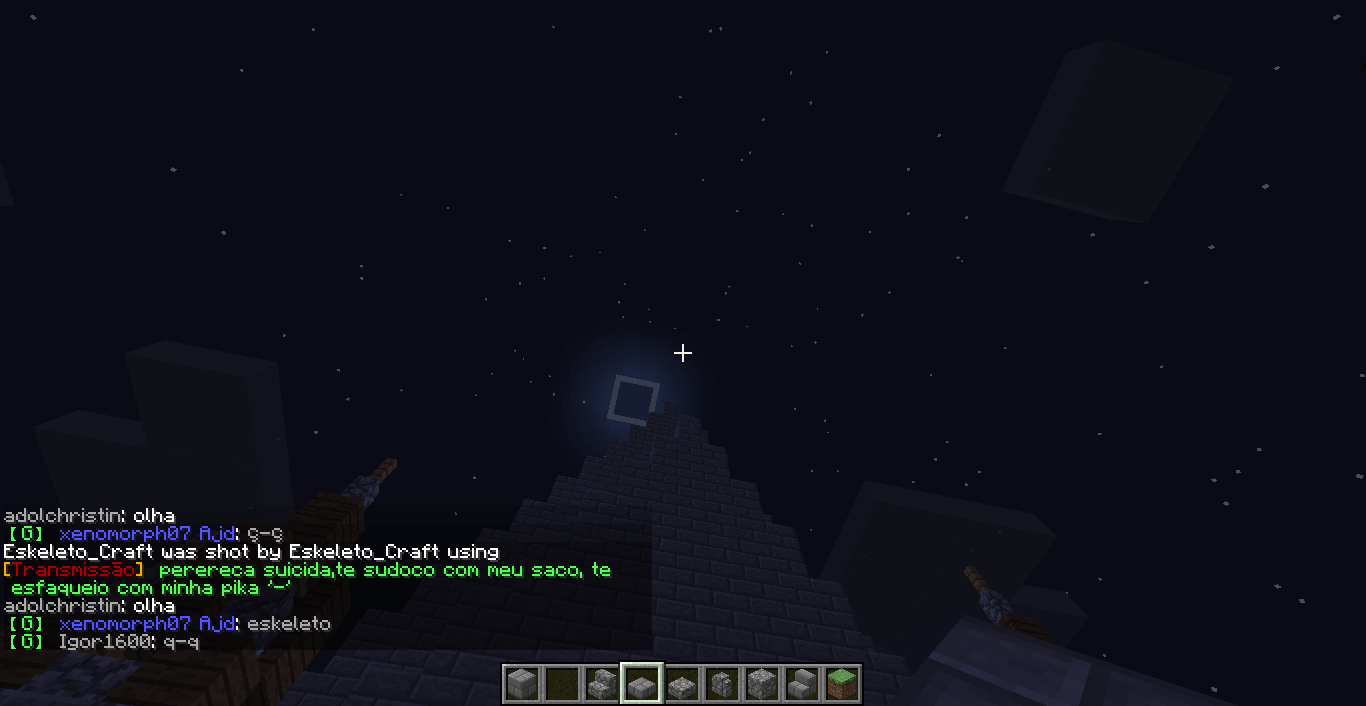Click the highlighted stone brick slab slot
Image resolution: width=1366 pixels, height=706 pixels.
[x=641, y=684]
